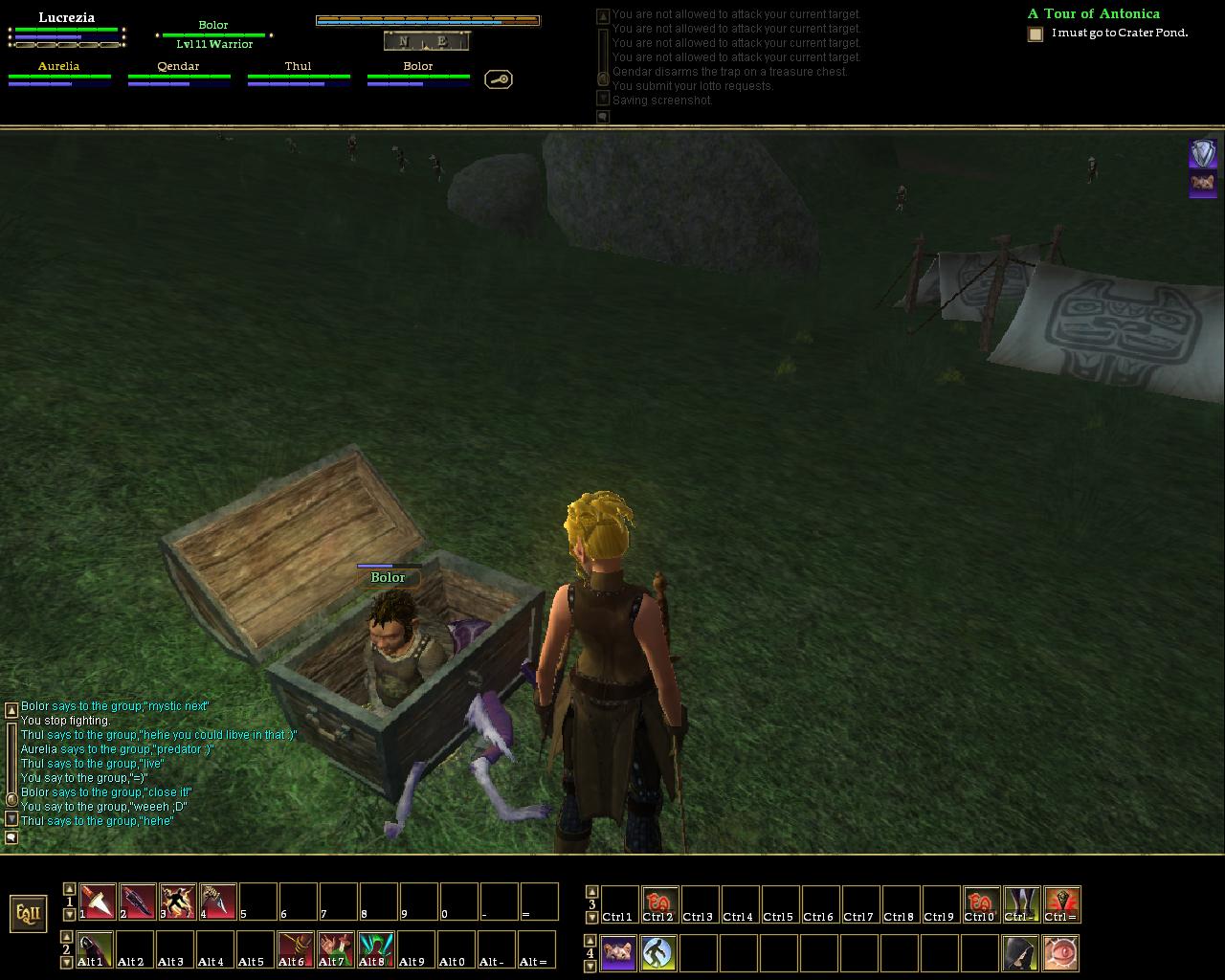Use the dark blade ability in slot 2
The height and width of the screenshot is (980, 1225).
tap(138, 902)
